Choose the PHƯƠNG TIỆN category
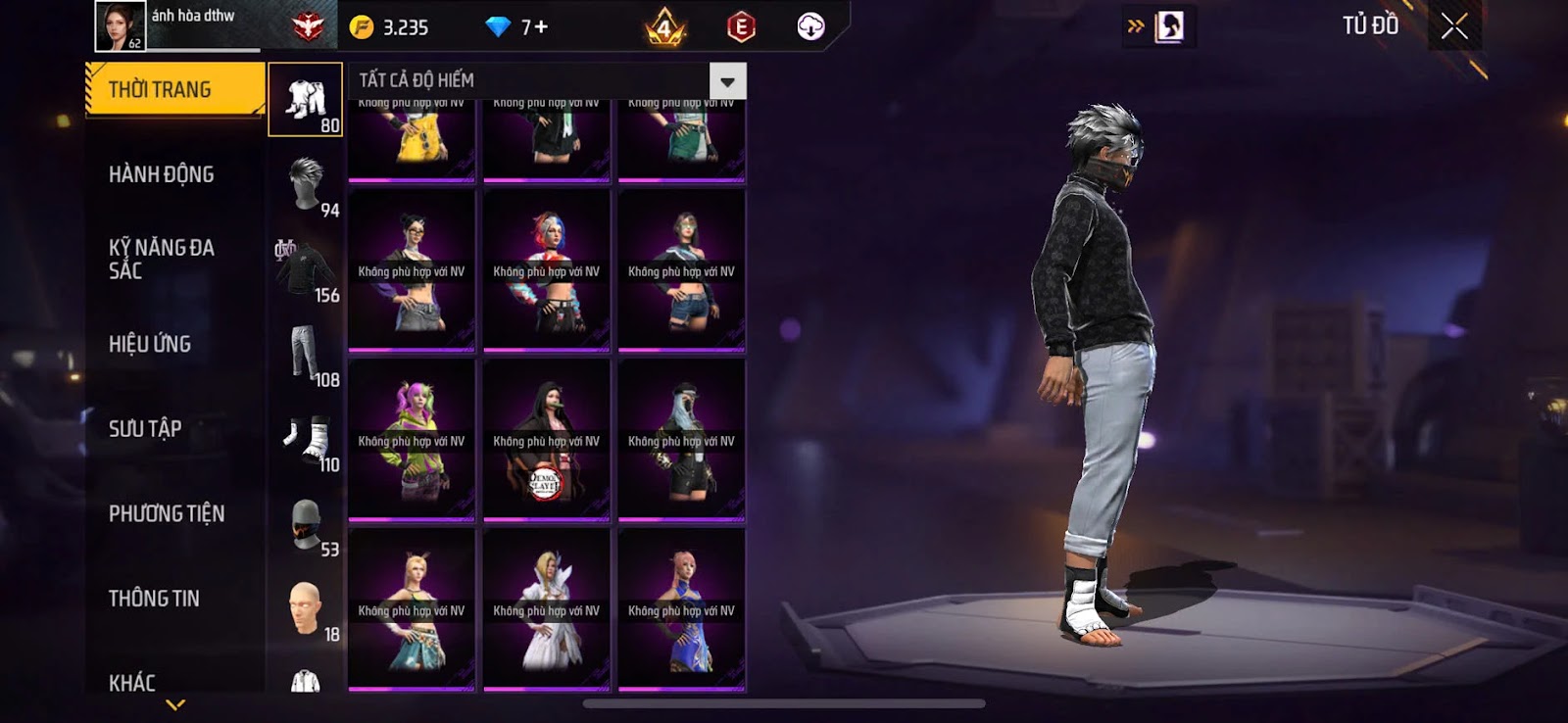1568x723 pixels. pos(167,513)
